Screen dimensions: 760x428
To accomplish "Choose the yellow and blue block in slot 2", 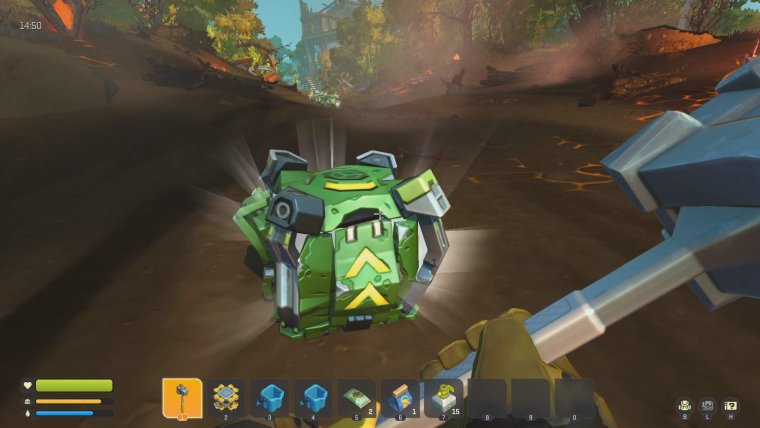I will click(x=226, y=398).
